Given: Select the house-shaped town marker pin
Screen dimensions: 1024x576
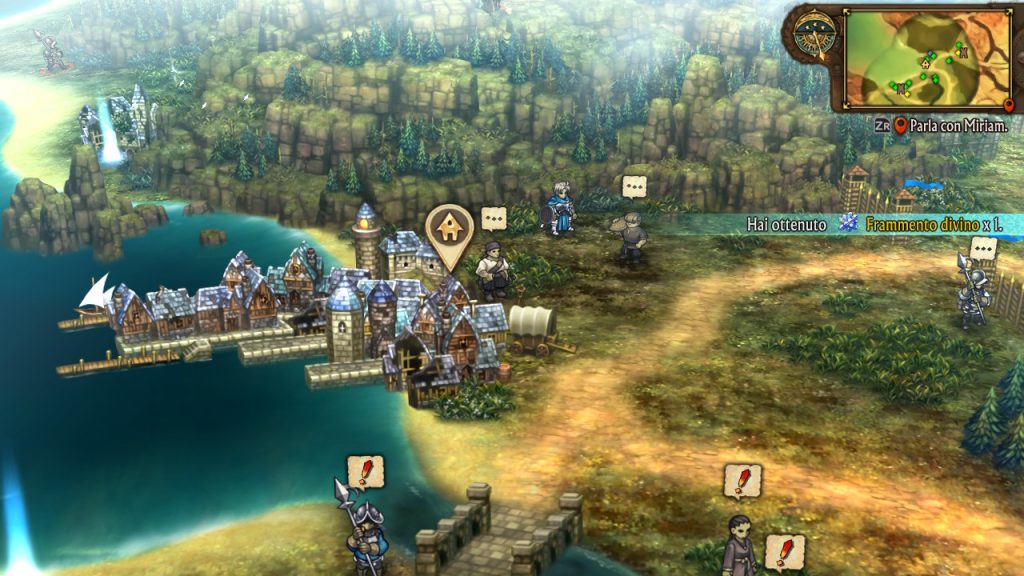Looking at the screenshot, I should [449, 229].
